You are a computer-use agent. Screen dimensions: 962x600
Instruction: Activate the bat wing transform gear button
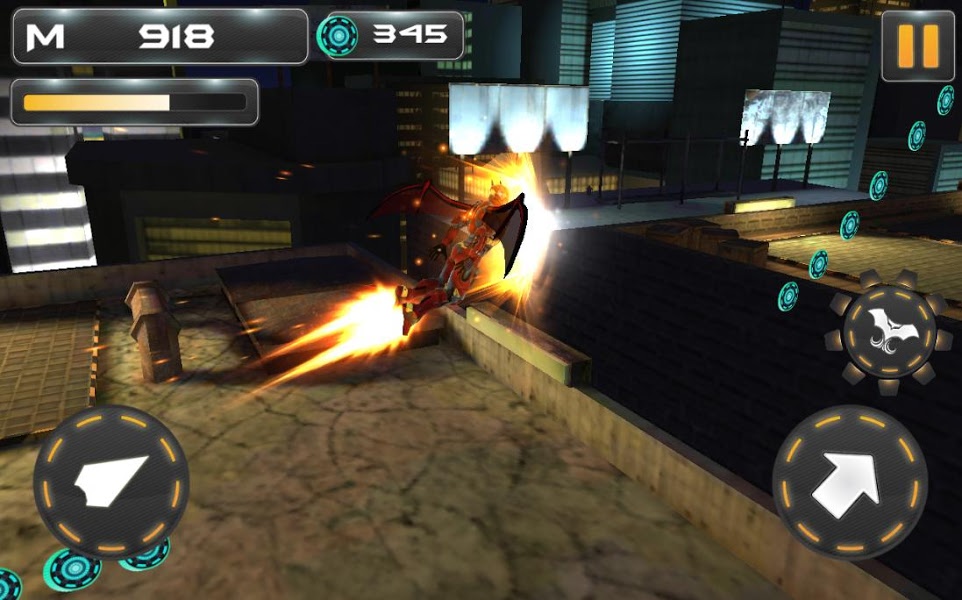pyautogui.click(x=890, y=329)
